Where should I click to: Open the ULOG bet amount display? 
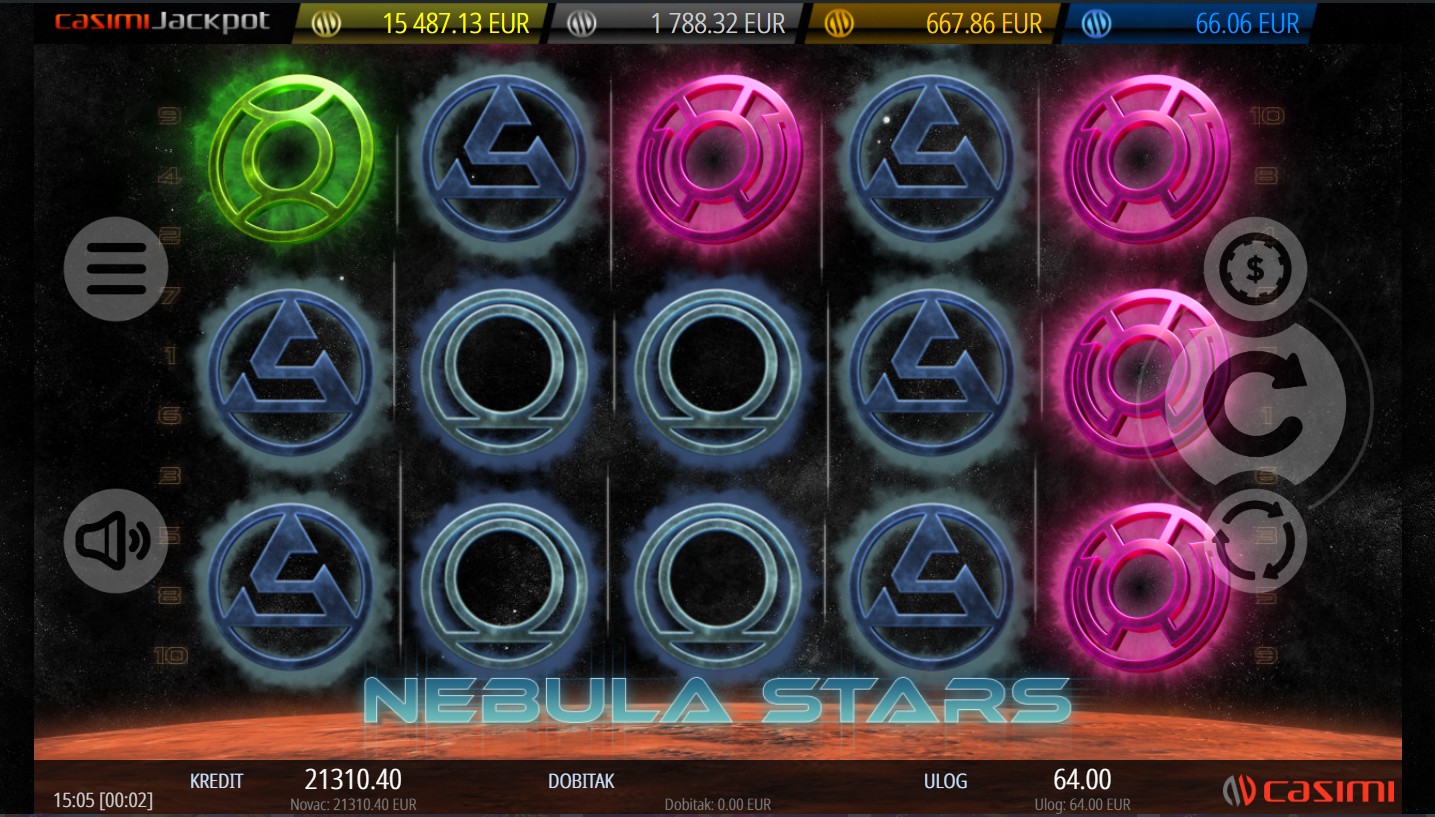(1082, 780)
